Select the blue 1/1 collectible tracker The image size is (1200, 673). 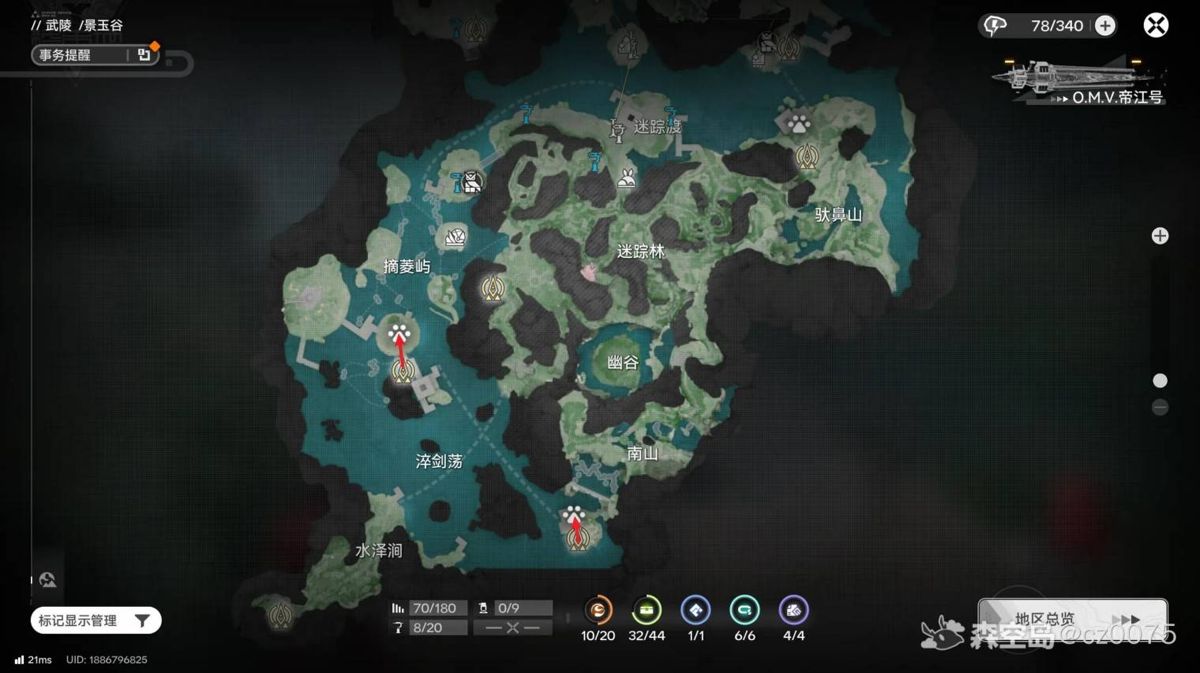695,609
